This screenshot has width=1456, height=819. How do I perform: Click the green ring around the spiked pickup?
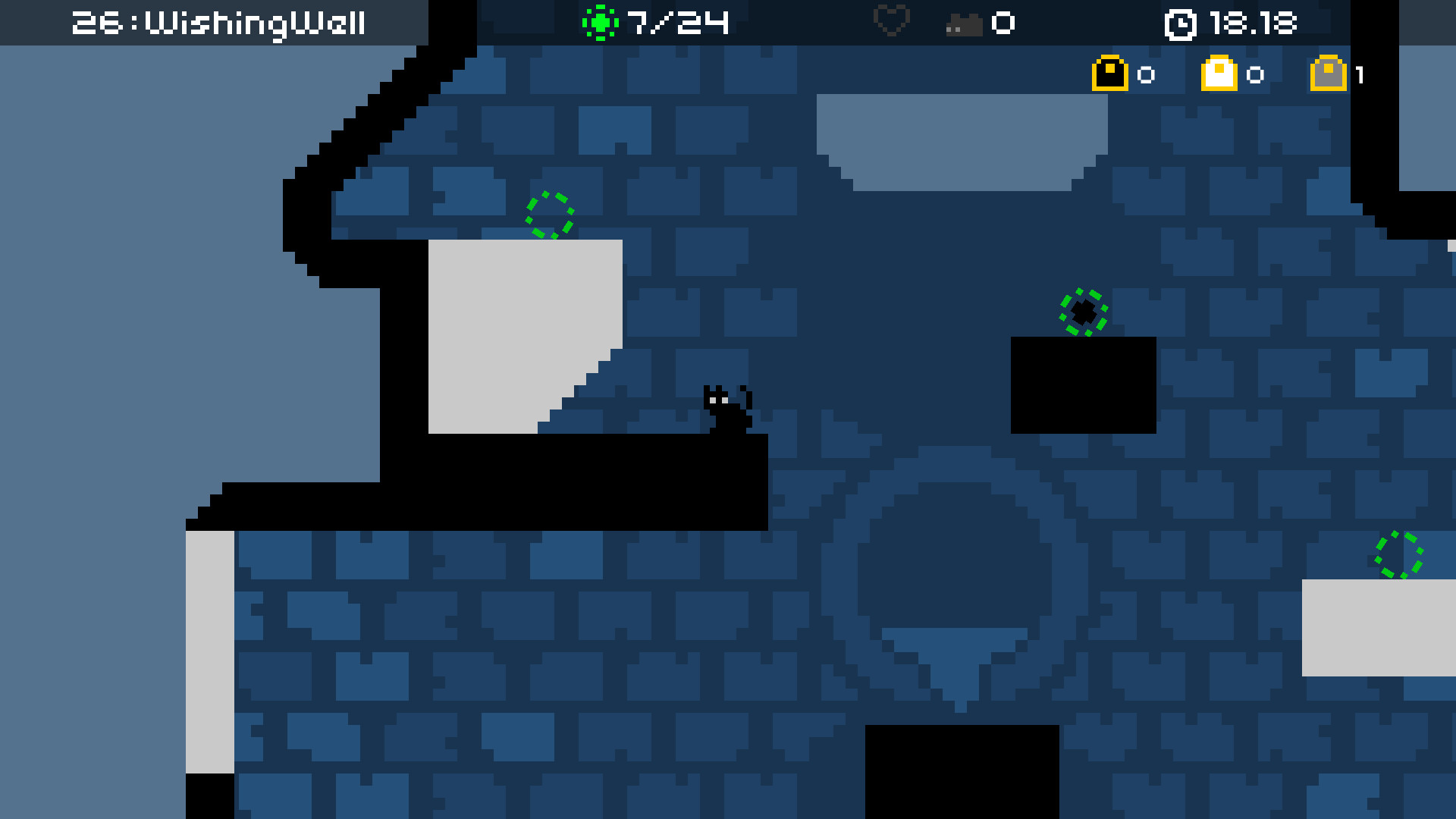click(x=1083, y=313)
